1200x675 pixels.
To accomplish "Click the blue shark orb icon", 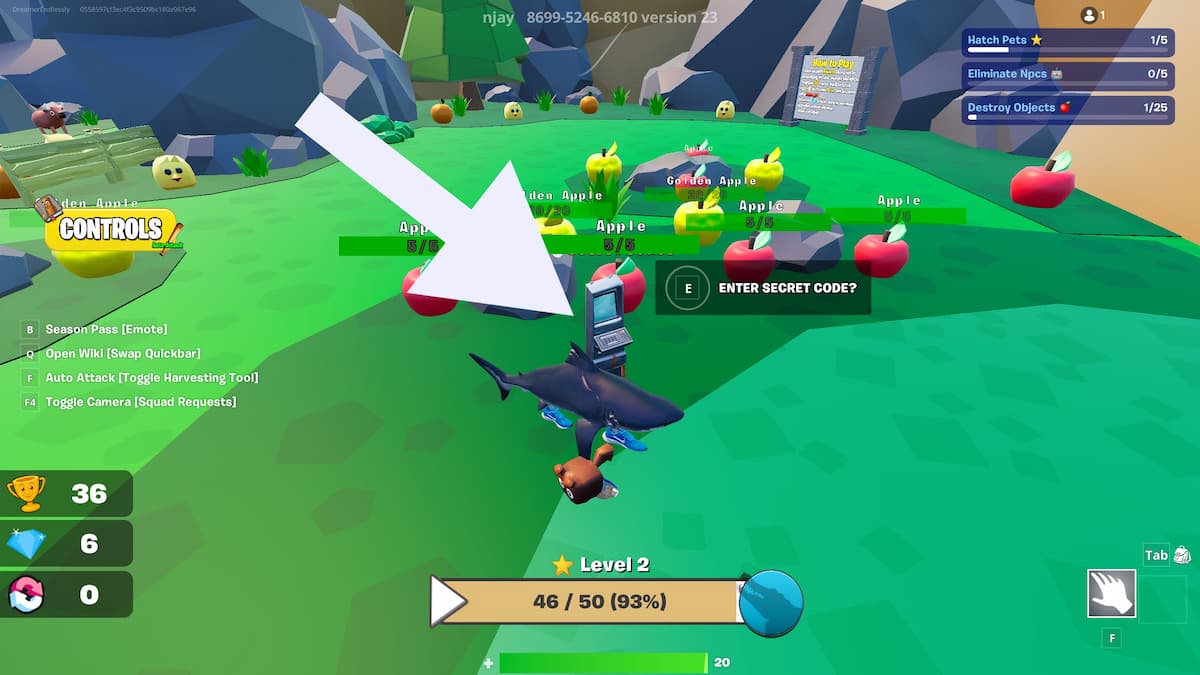I will 771,603.
